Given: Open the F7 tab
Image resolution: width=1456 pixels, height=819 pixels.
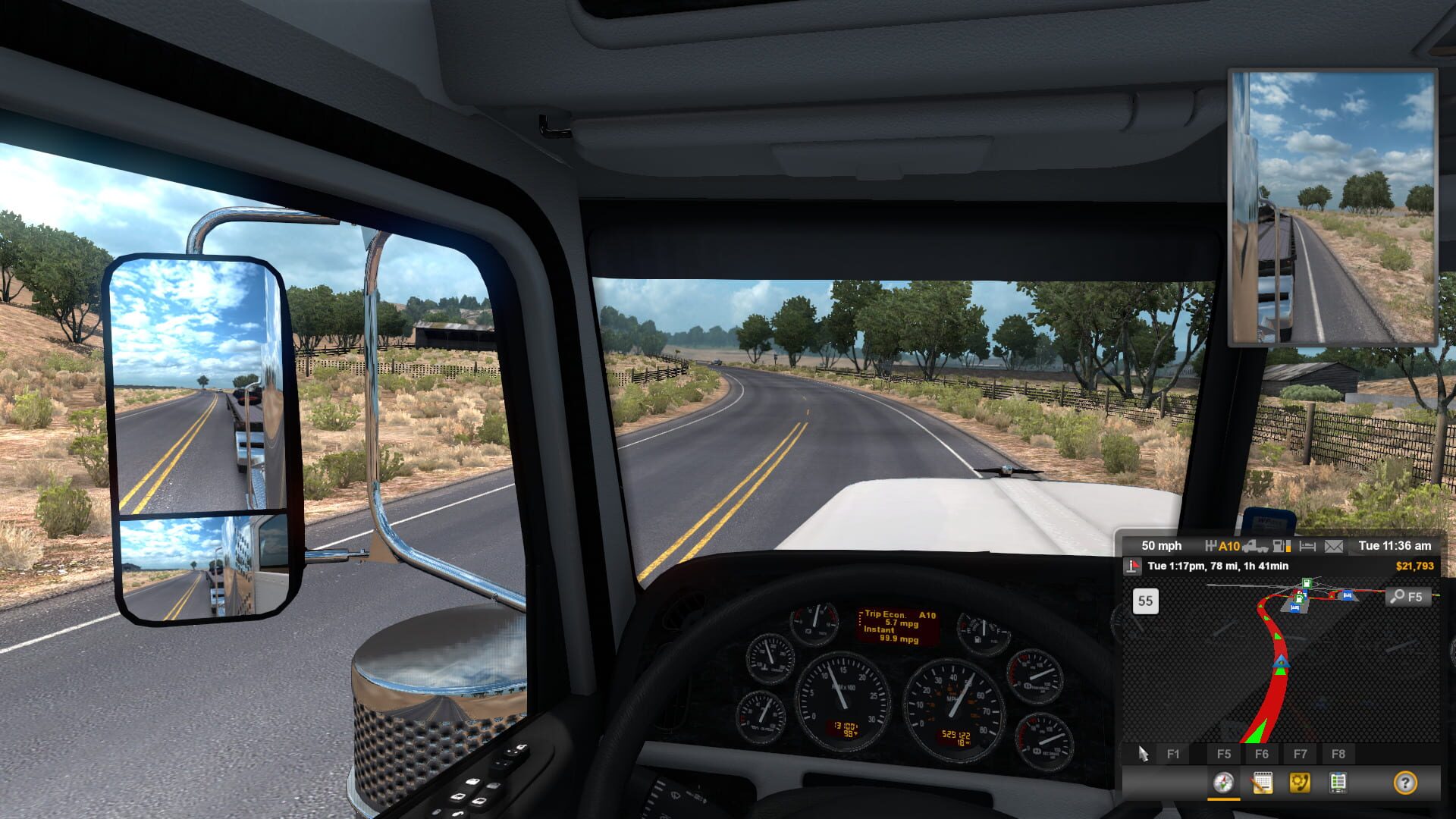Looking at the screenshot, I should tap(1301, 754).
